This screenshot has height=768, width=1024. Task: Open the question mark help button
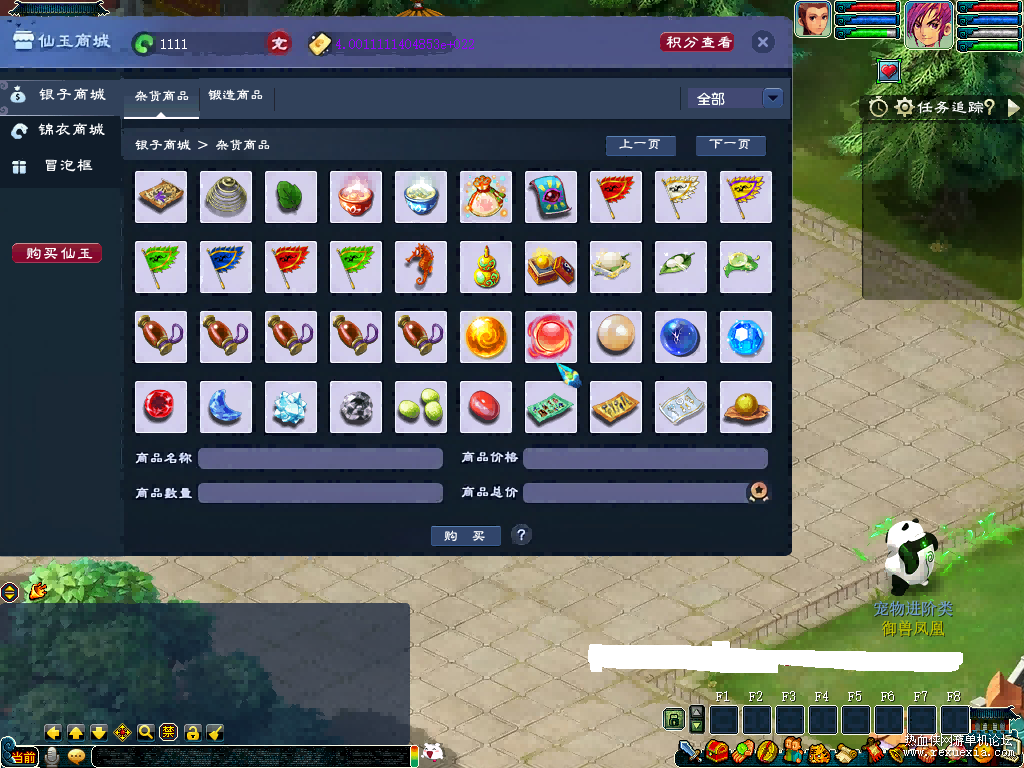[521, 535]
